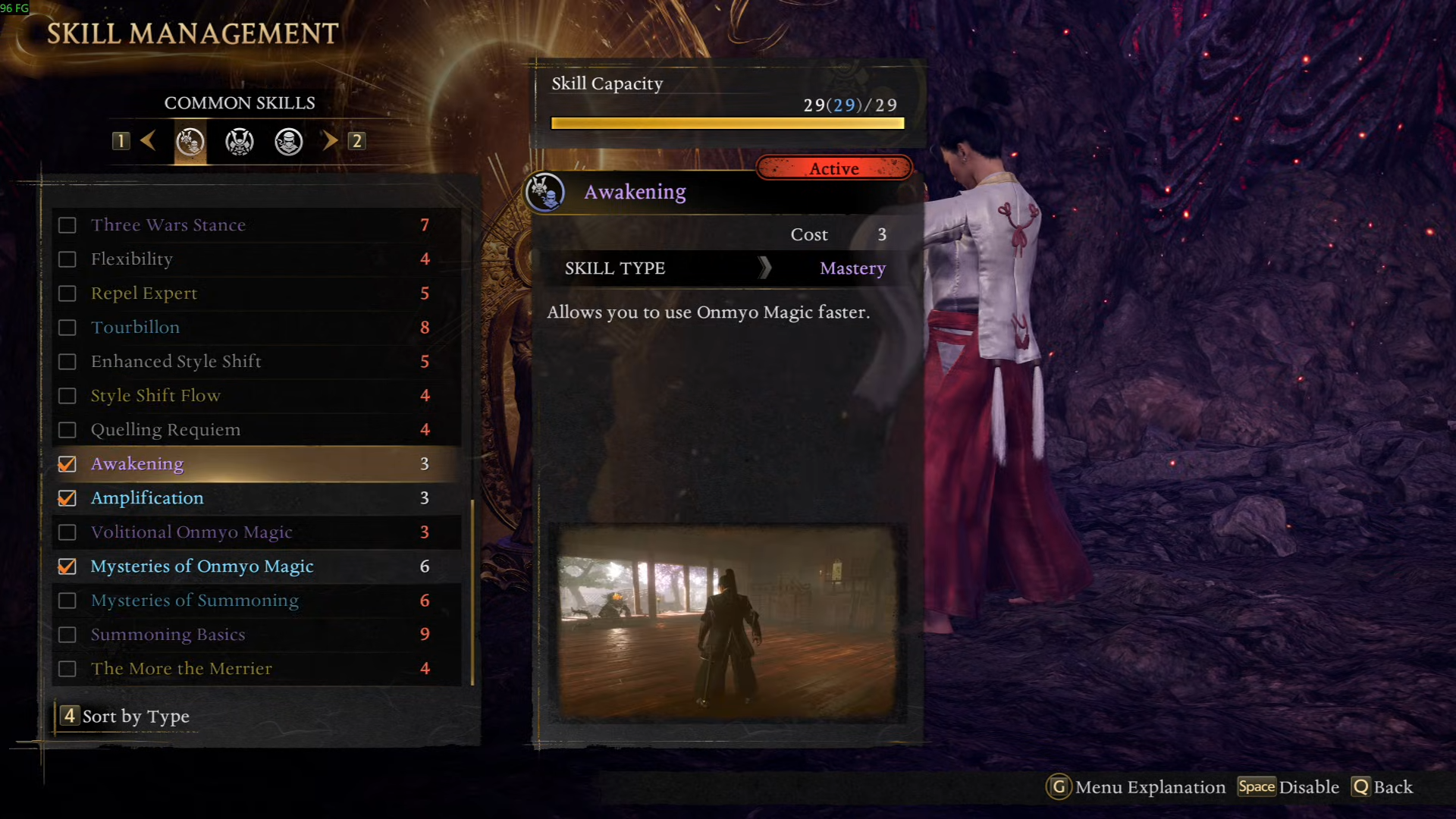The width and height of the screenshot is (1456, 819).
Task: Pick the Style Shift Flow skill
Action: point(155,396)
